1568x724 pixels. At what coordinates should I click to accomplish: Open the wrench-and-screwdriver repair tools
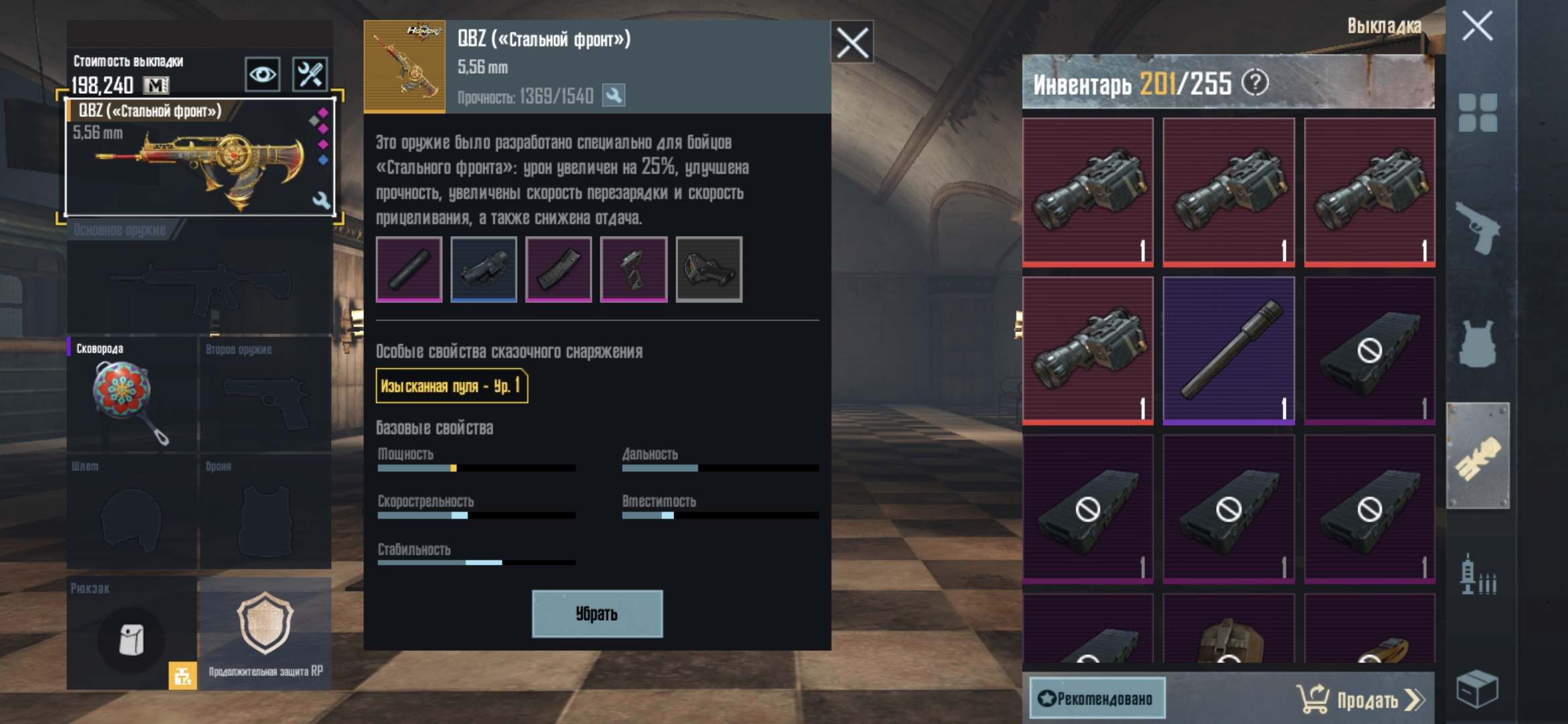[x=310, y=74]
